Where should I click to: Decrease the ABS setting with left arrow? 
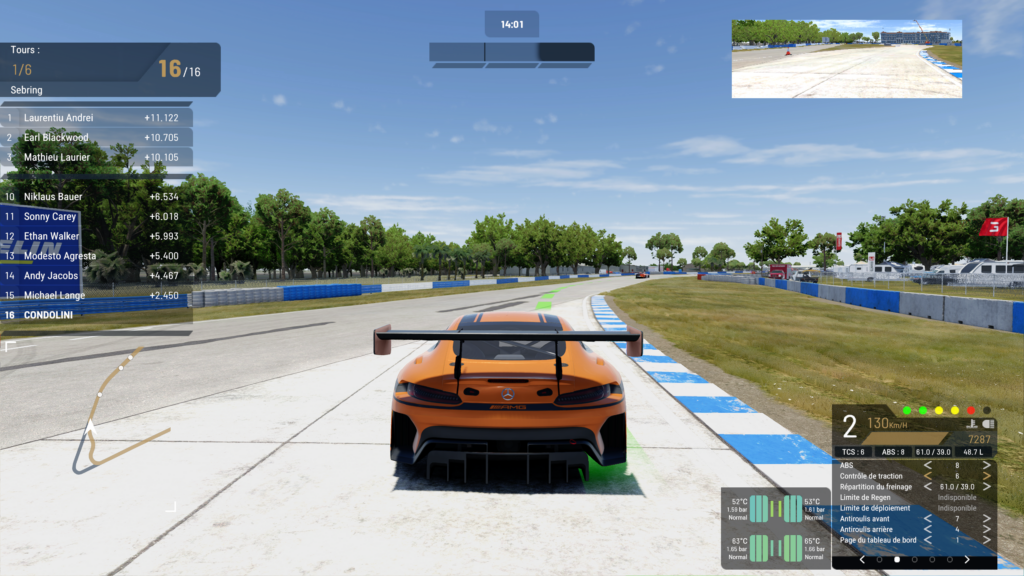click(928, 465)
